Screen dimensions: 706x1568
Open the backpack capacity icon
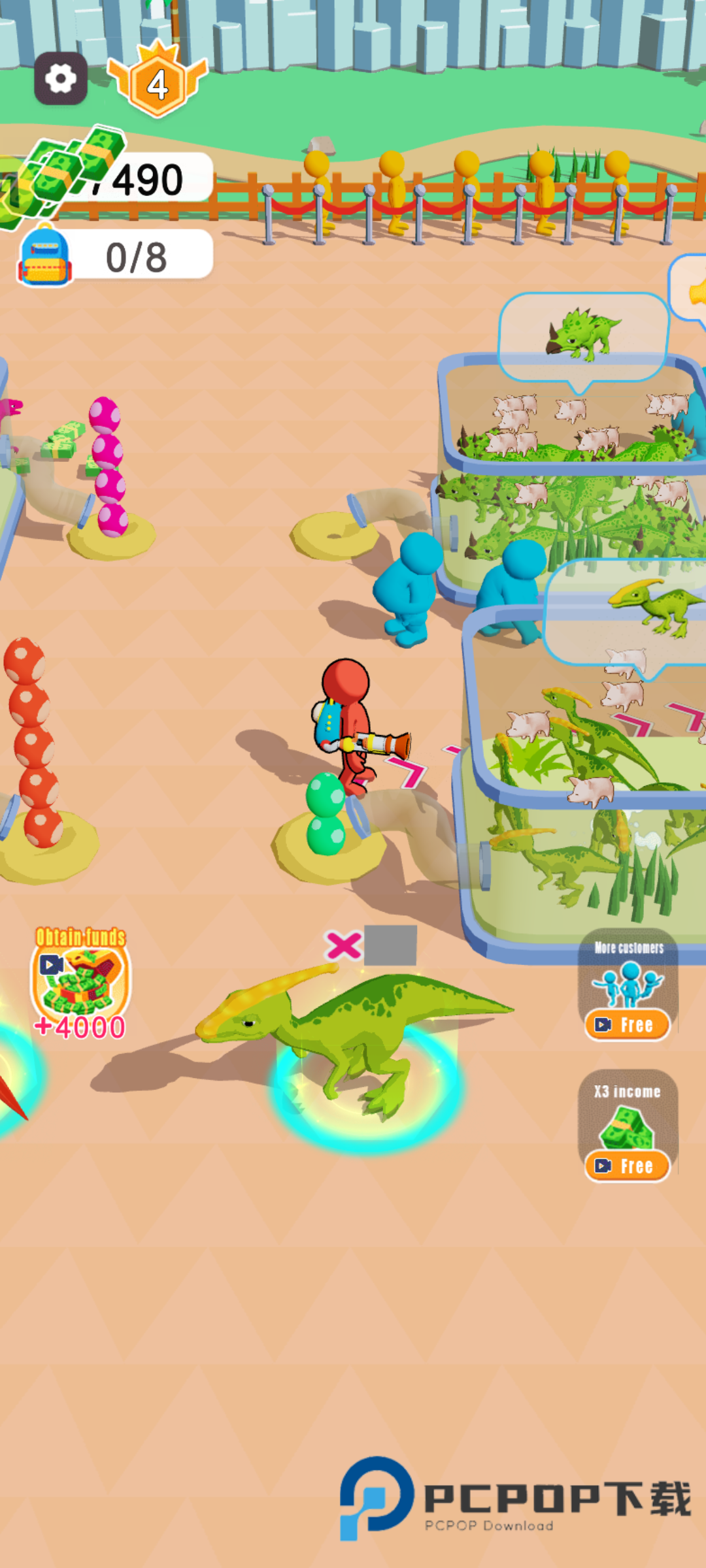coord(44,257)
